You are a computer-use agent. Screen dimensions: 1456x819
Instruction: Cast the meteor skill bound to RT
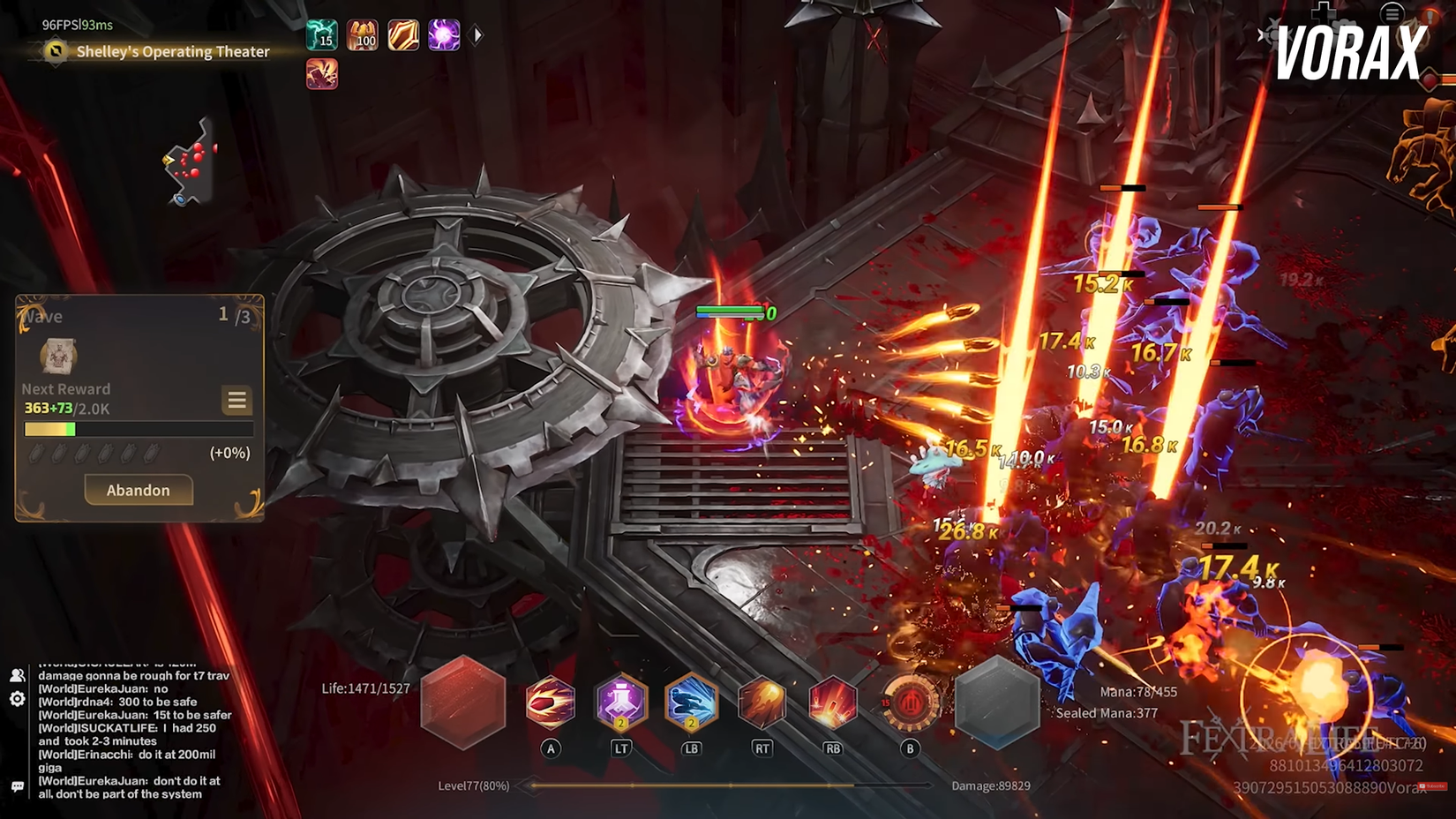762,702
